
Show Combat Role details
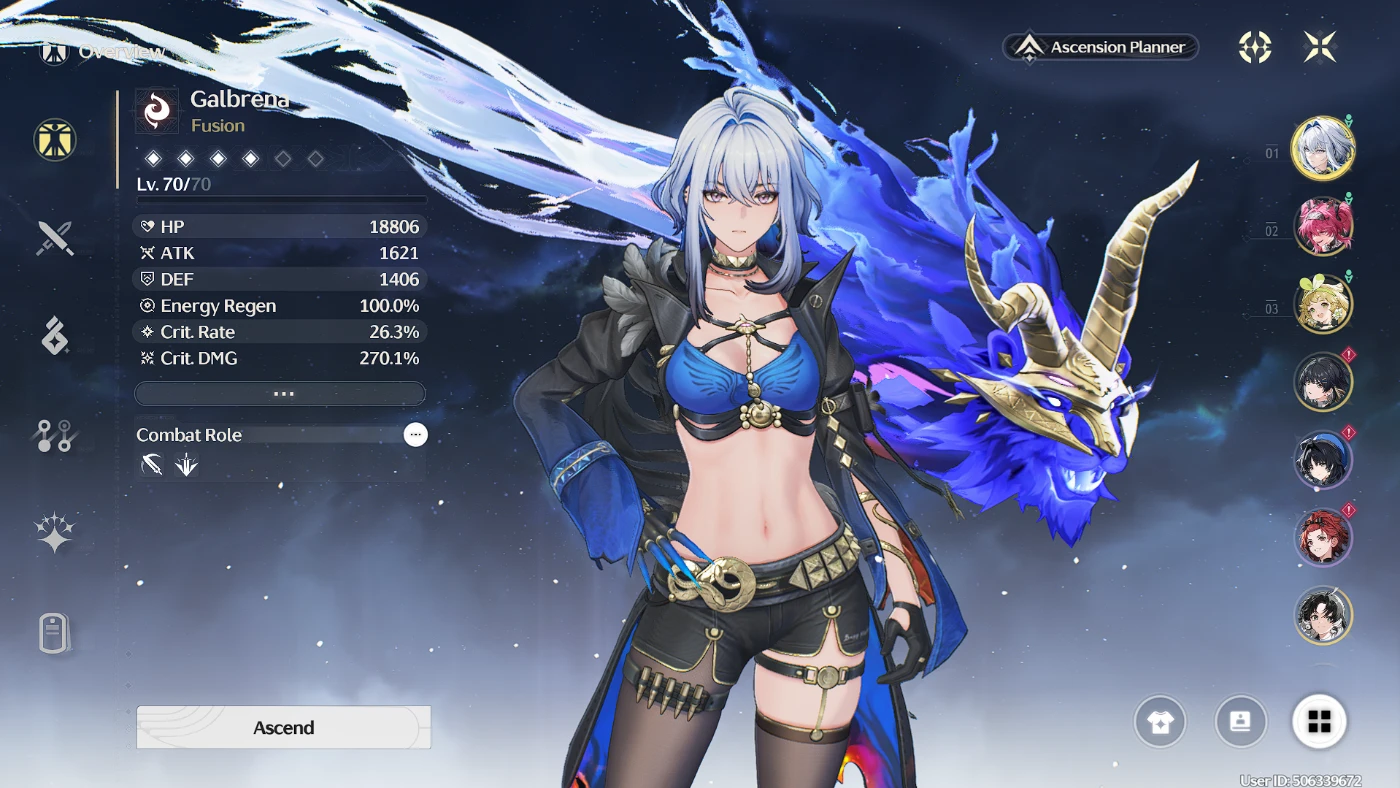[415, 434]
